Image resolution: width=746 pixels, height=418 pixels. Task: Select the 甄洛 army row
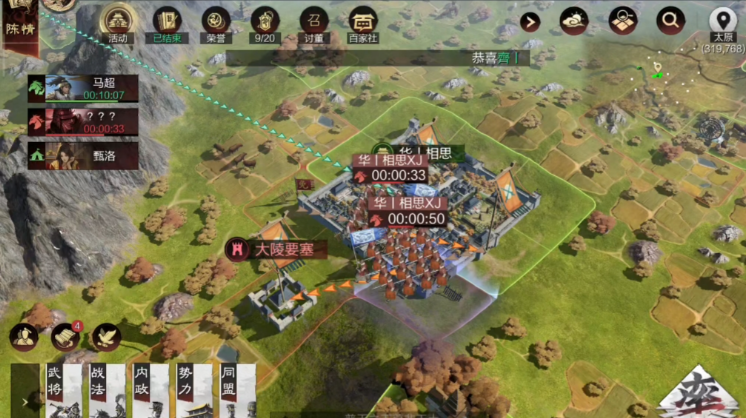coord(83,154)
